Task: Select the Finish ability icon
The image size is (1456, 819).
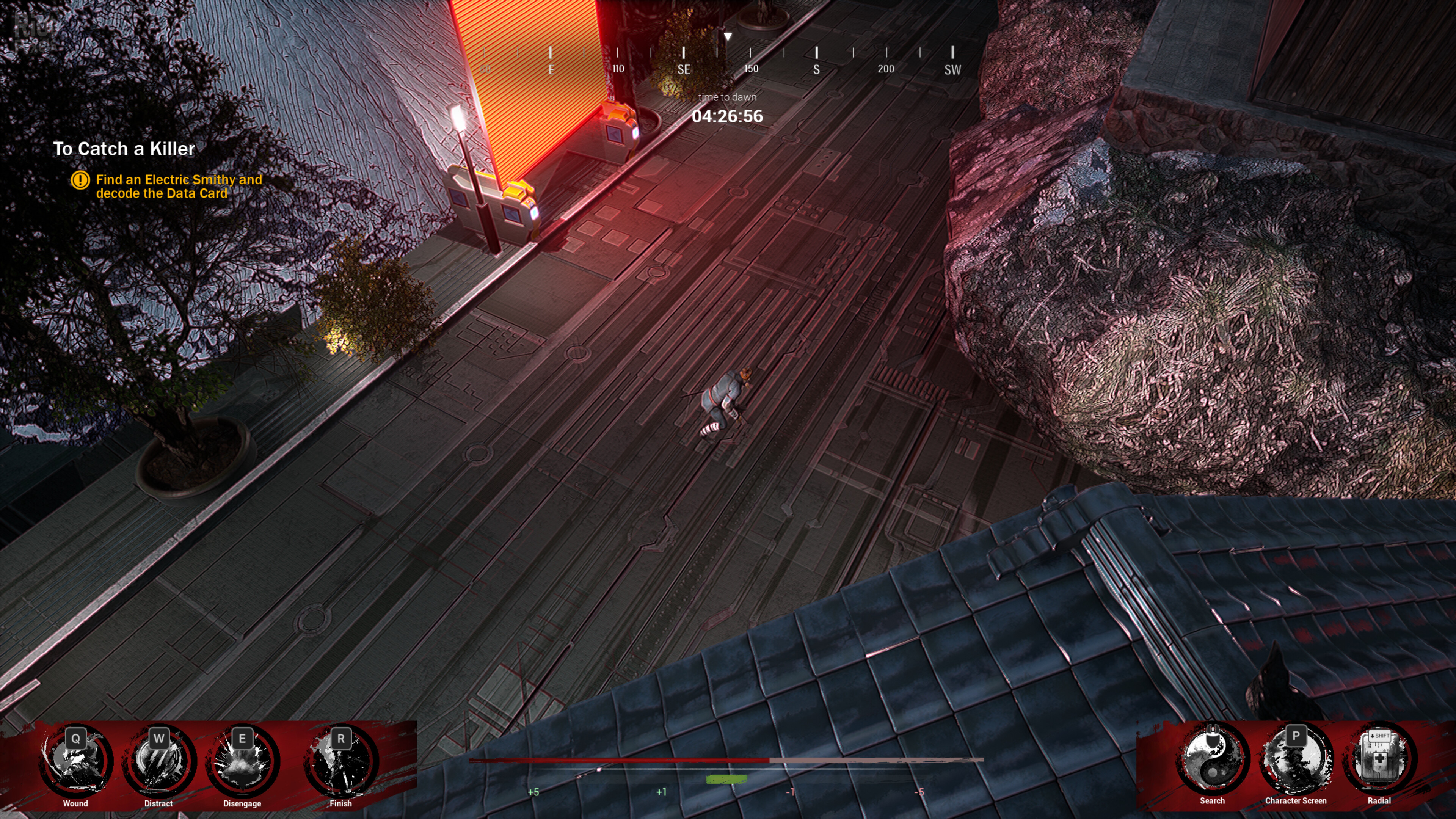Action: point(341,761)
